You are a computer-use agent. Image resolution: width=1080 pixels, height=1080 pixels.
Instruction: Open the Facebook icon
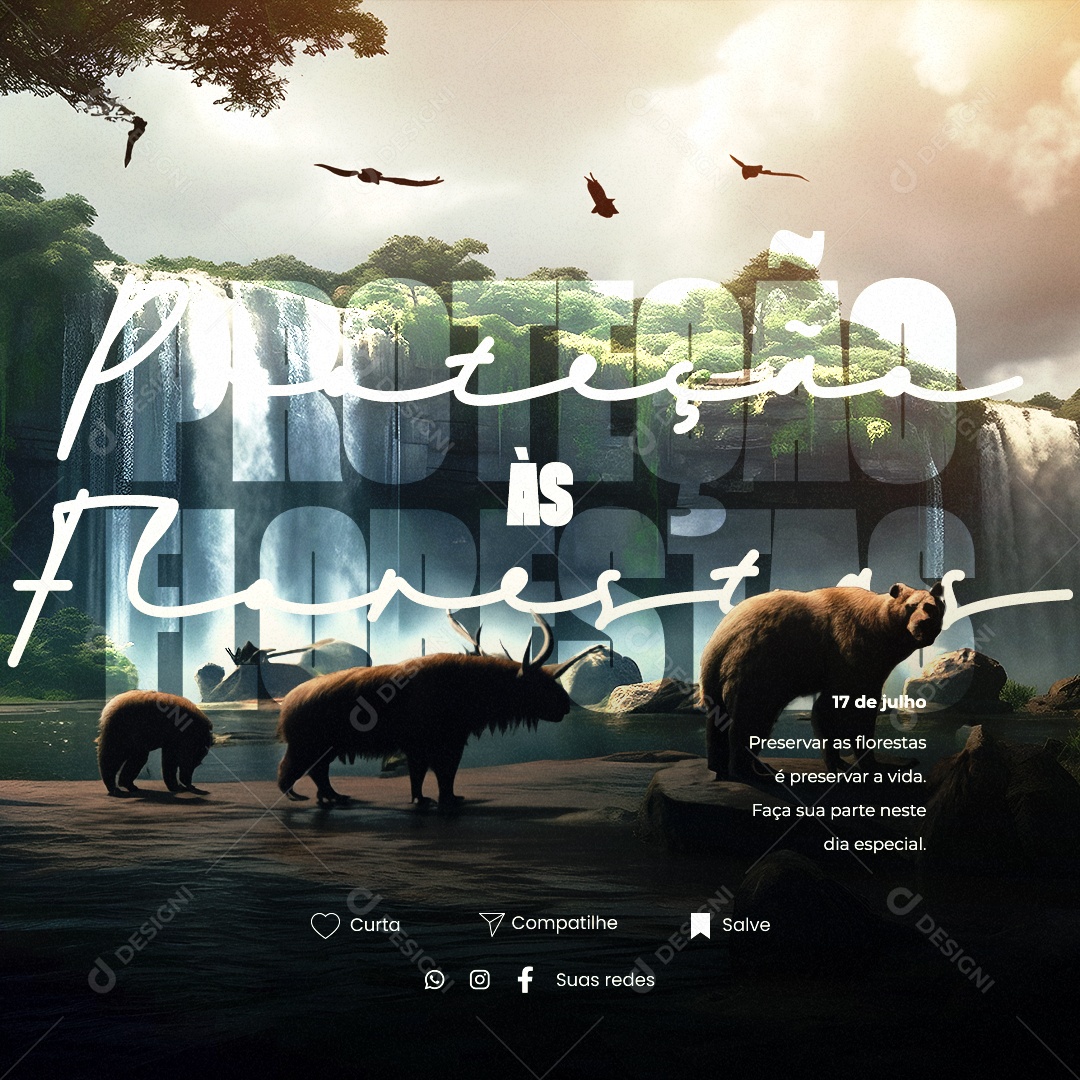tap(525, 980)
